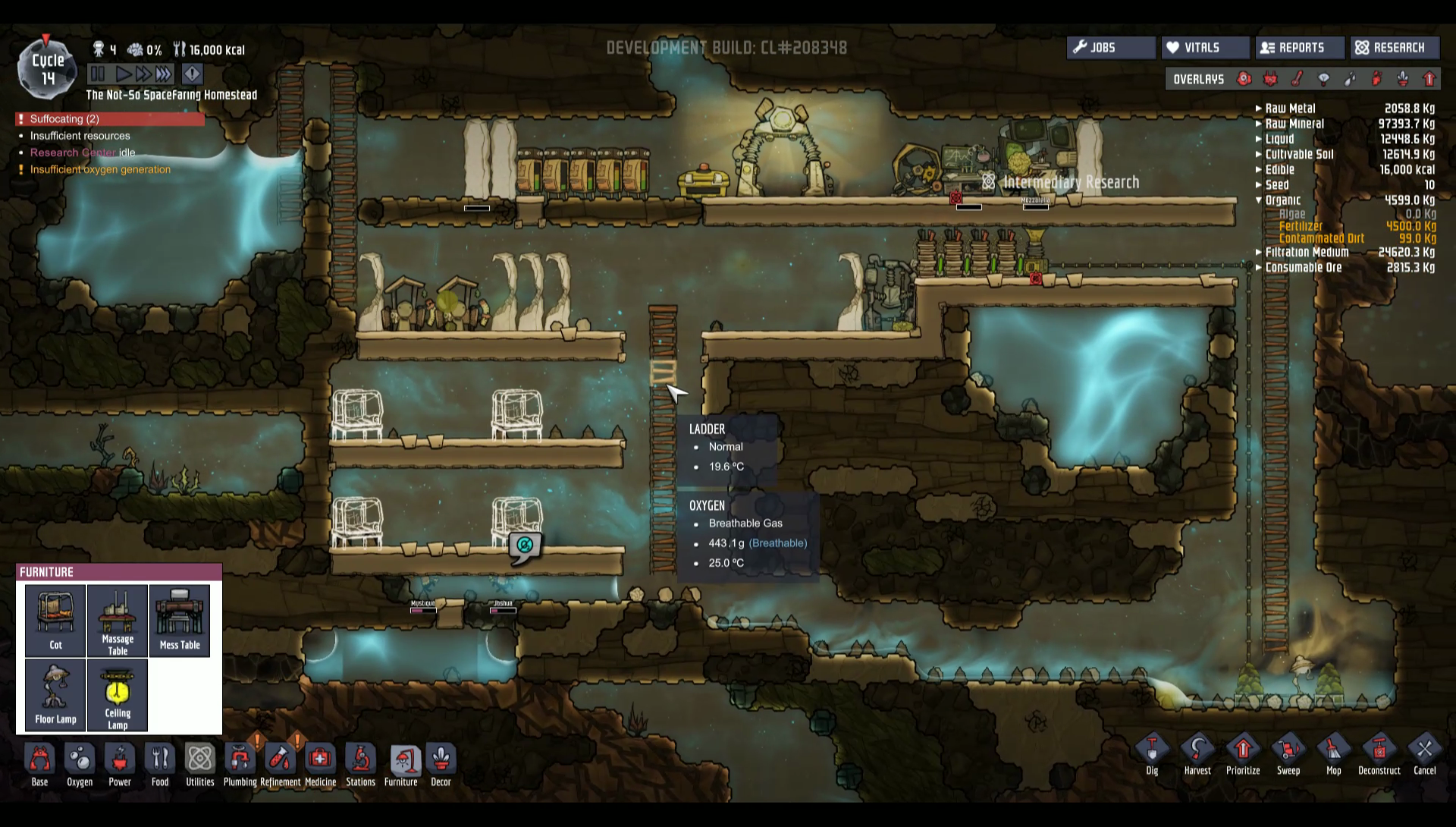
Task: Set game speed to fastest
Action: tap(164, 74)
